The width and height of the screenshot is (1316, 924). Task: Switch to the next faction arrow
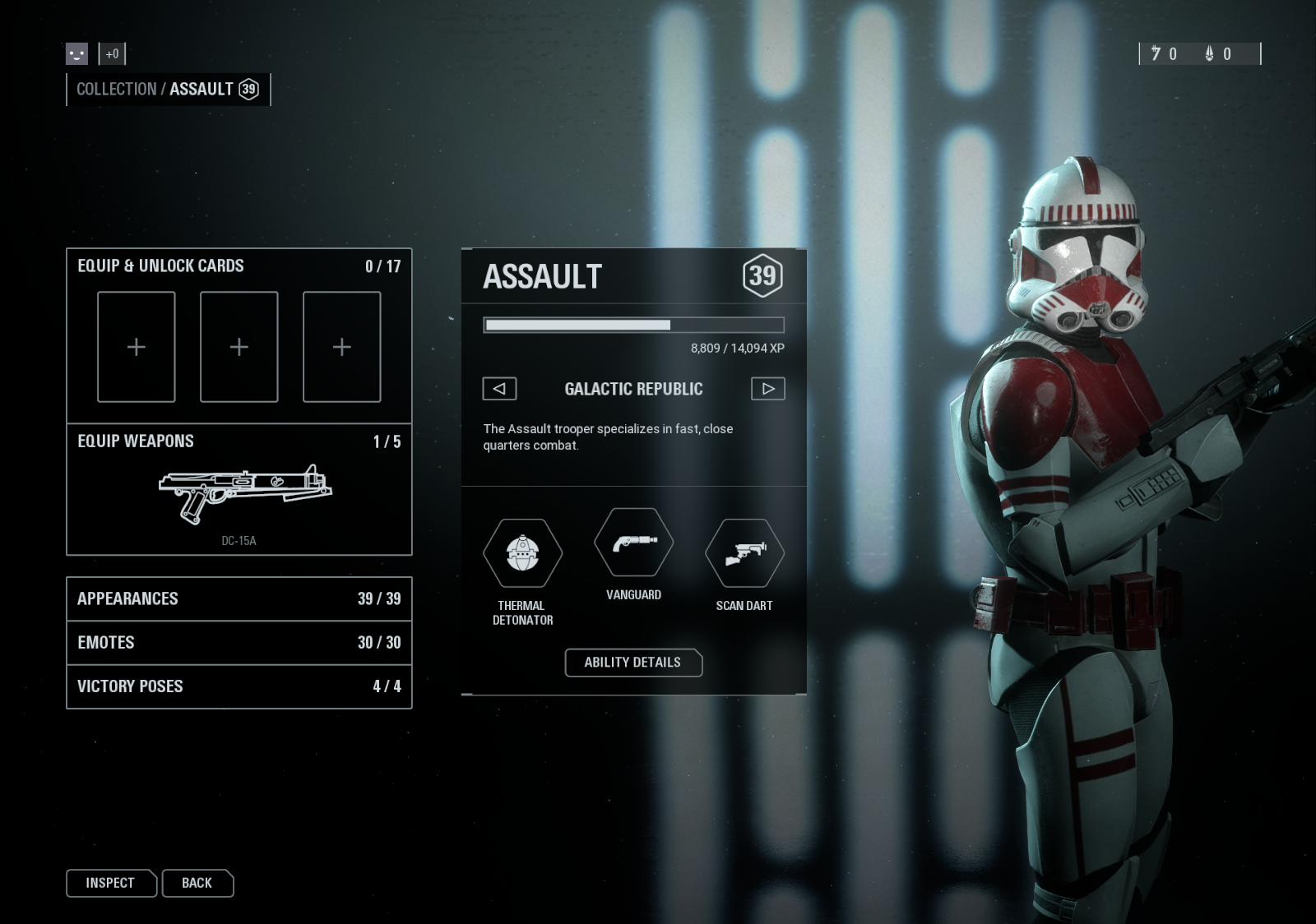pos(767,389)
